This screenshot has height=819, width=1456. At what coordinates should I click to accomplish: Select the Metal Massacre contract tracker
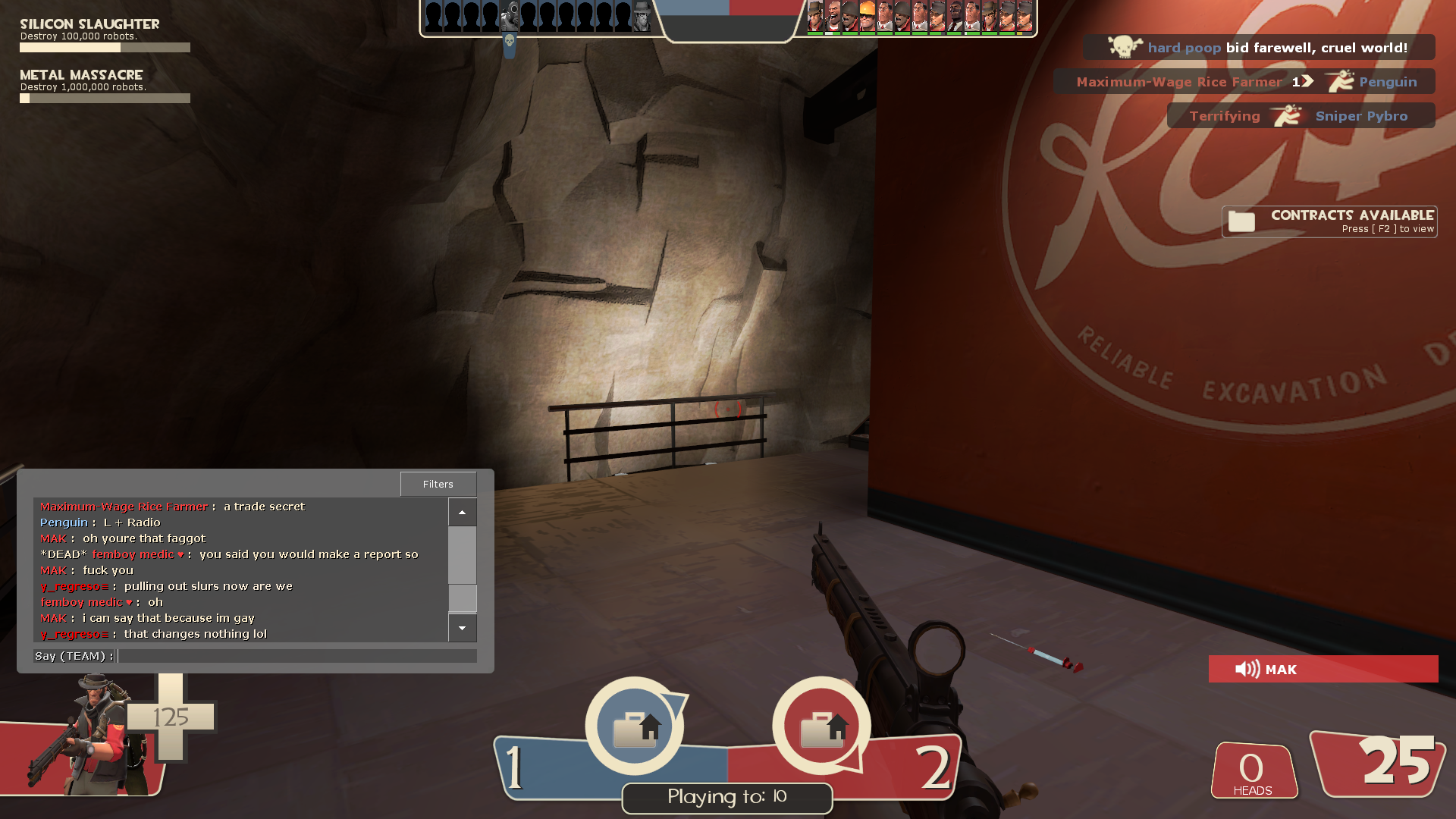(x=105, y=86)
